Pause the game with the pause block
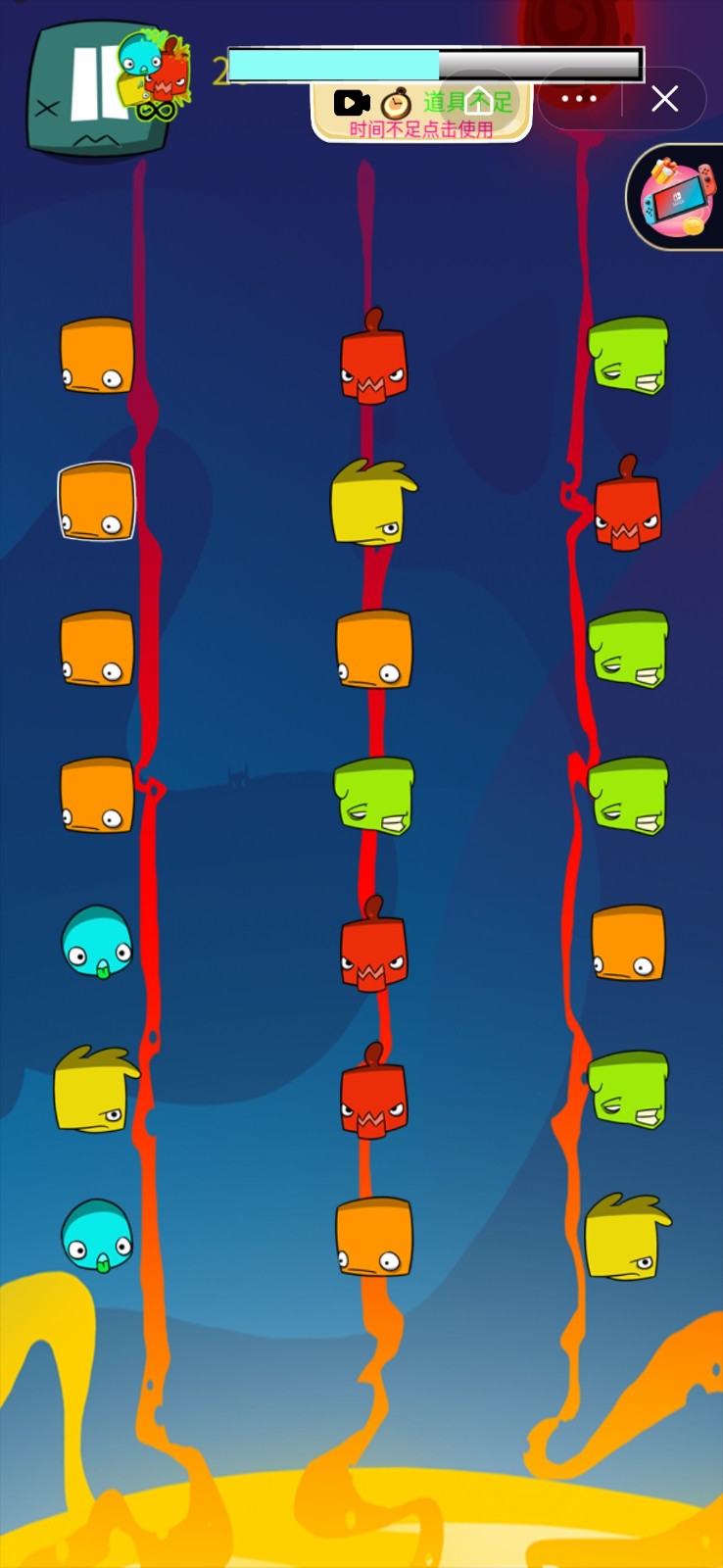 (x=94, y=90)
